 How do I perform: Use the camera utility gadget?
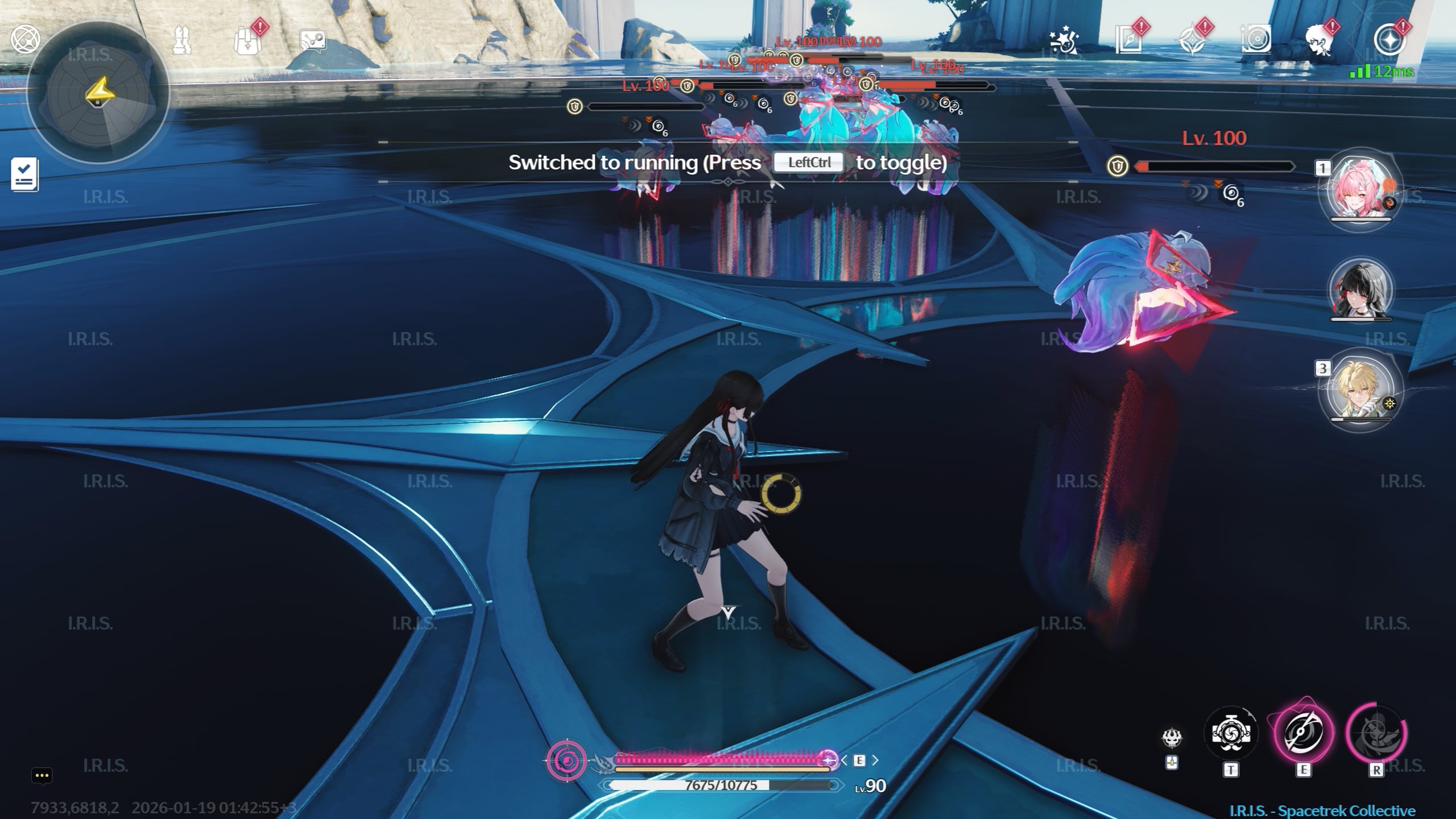click(1231, 733)
